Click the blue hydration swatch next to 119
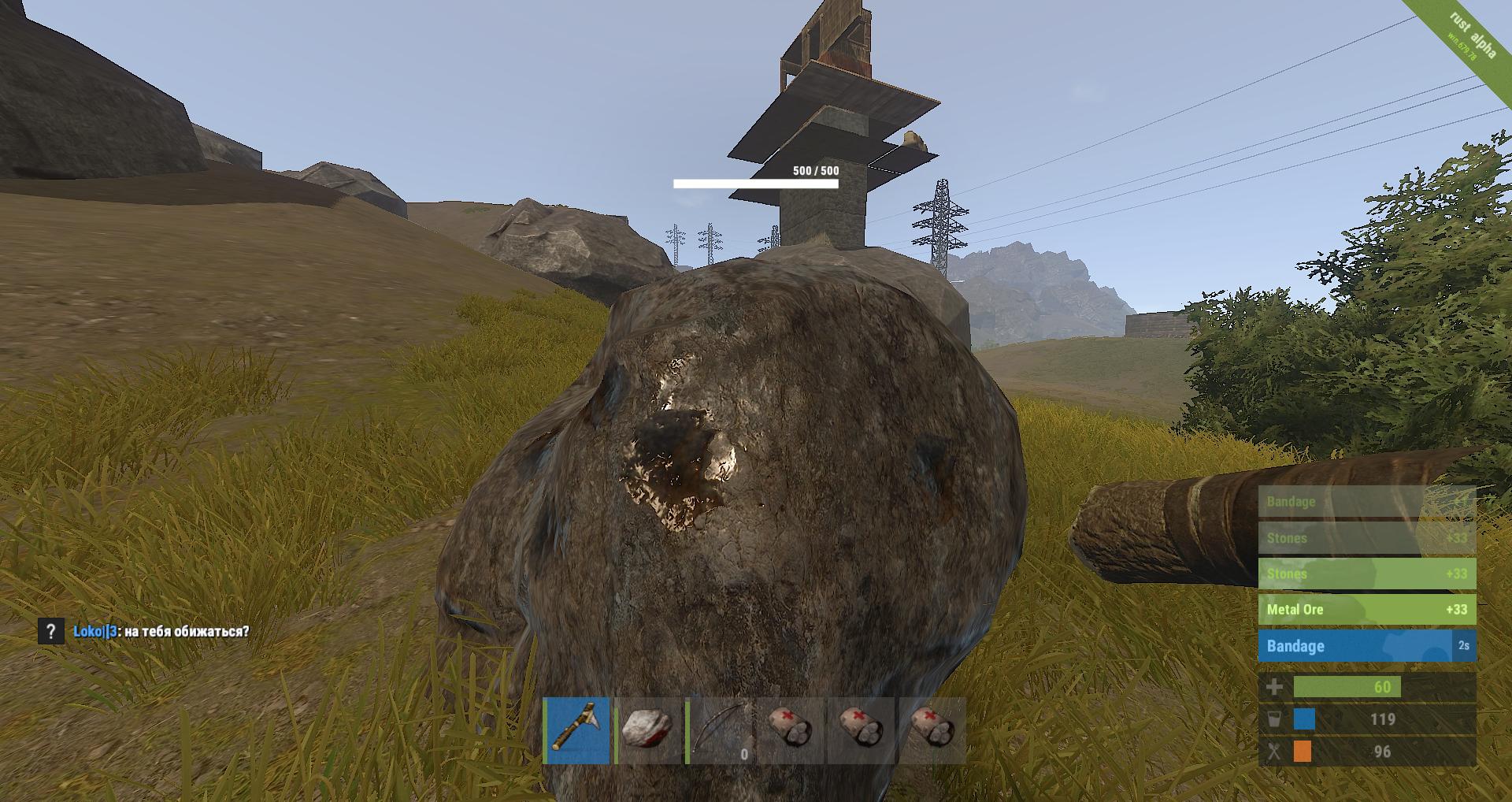 tap(1303, 719)
